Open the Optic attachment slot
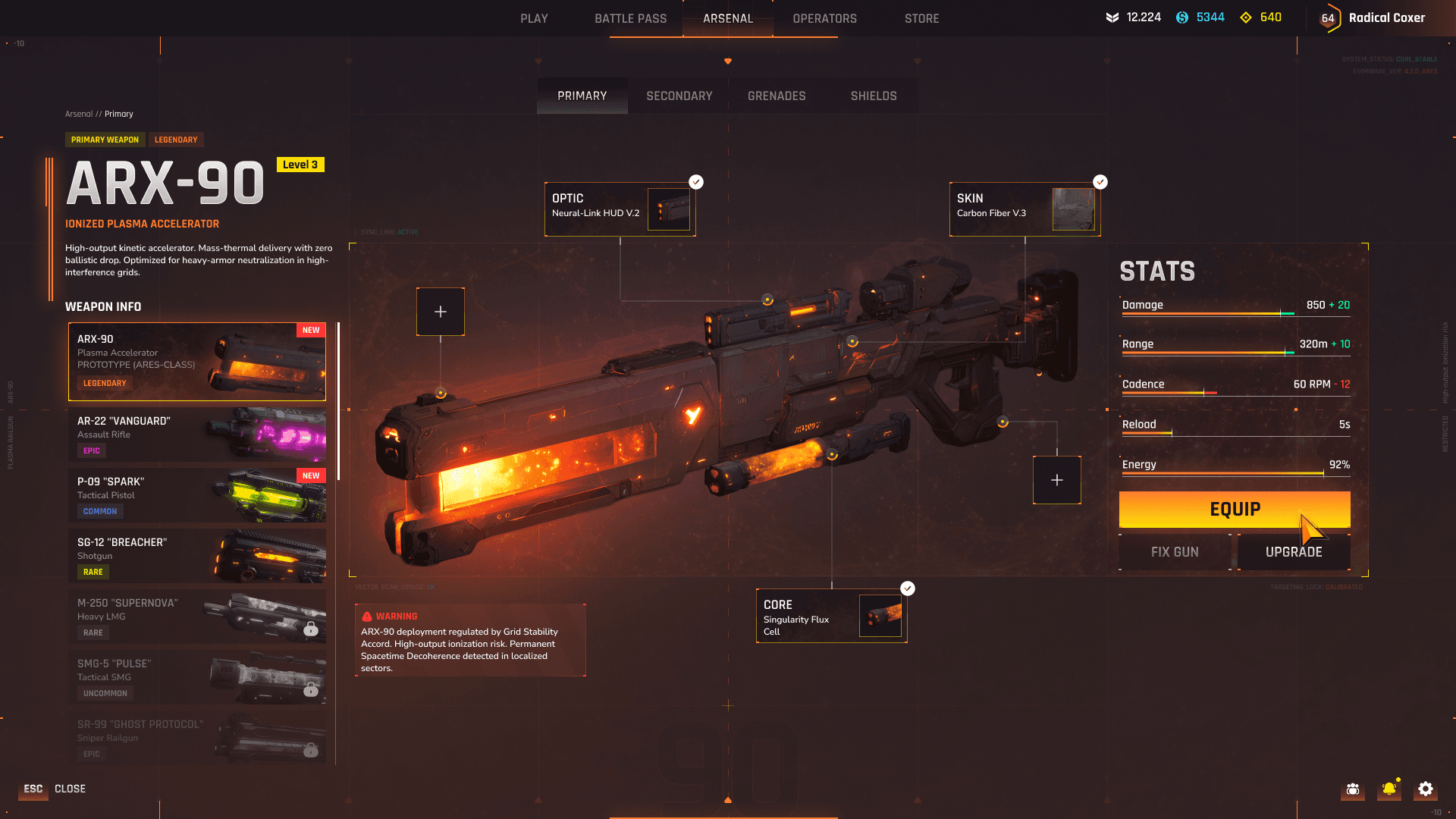The height and width of the screenshot is (819, 1456). coord(620,209)
